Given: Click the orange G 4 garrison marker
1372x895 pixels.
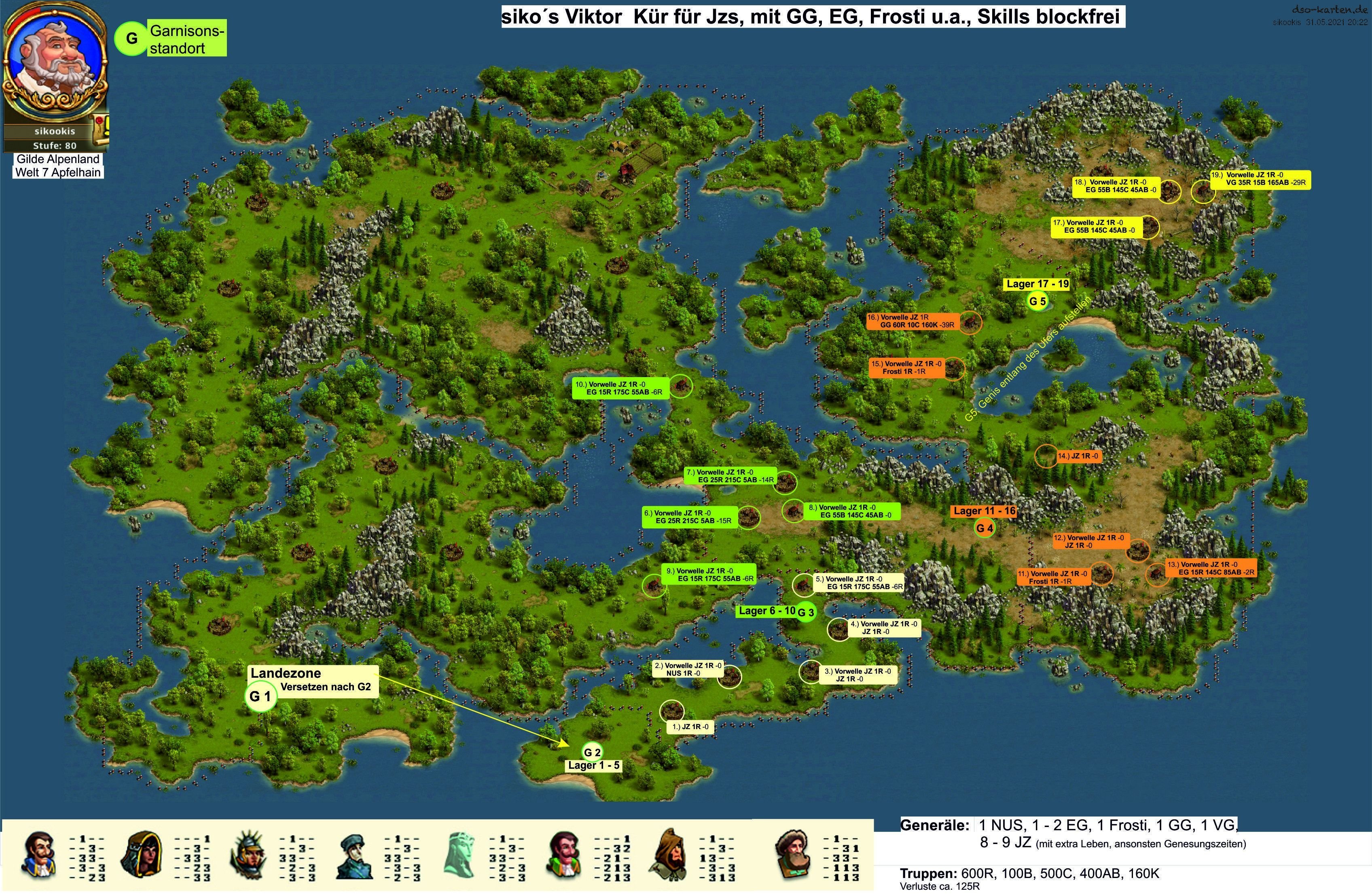Looking at the screenshot, I should coord(984,528).
